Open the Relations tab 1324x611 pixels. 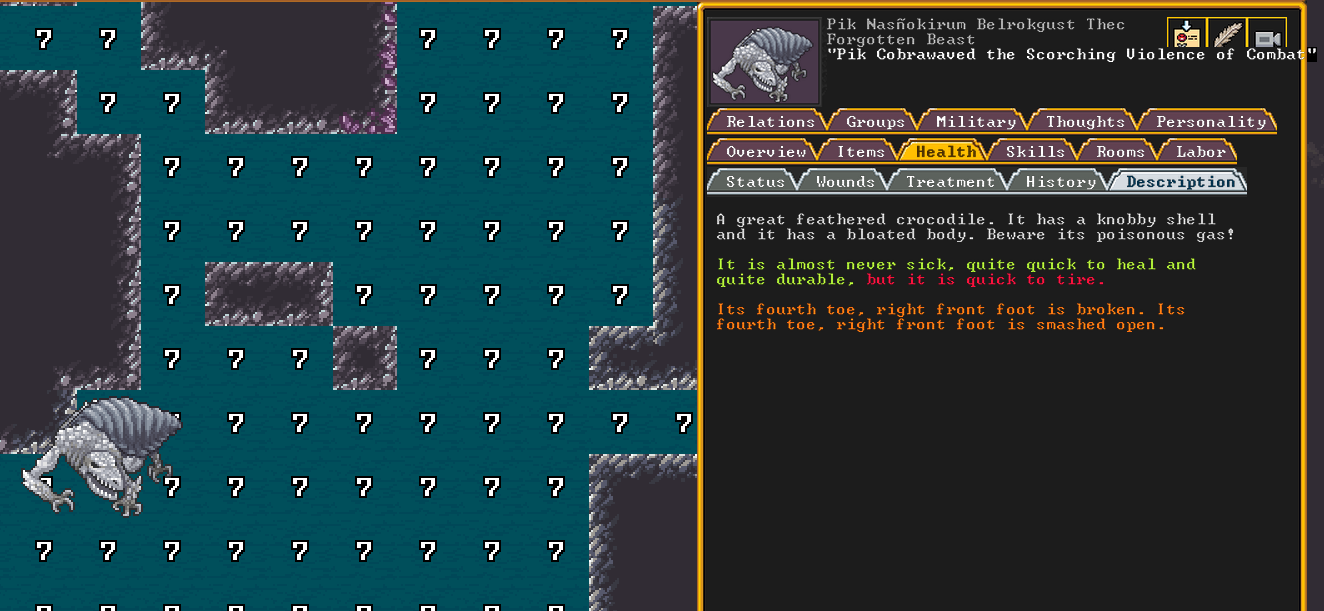coord(769,121)
